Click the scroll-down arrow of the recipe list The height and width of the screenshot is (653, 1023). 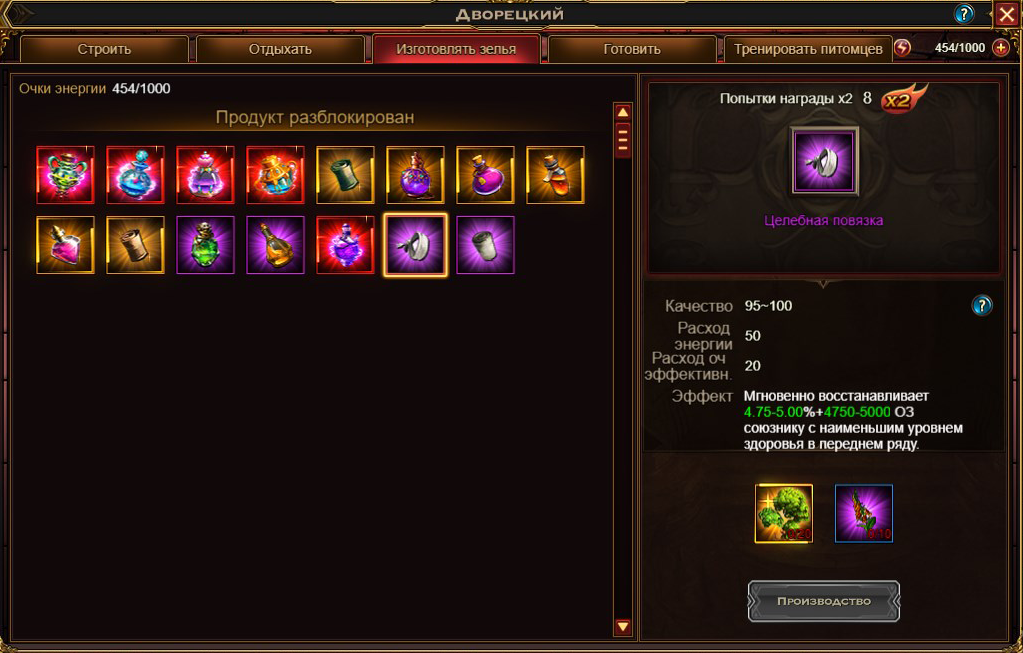point(623,627)
